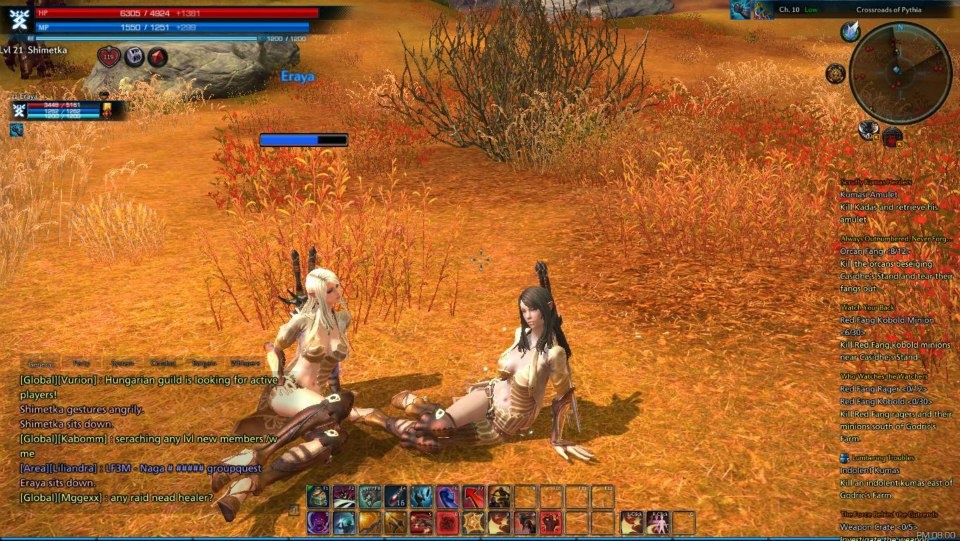Image resolution: width=960 pixels, height=541 pixels.
Task: Show the Whispers chat tab
Action: click(x=244, y=364)
